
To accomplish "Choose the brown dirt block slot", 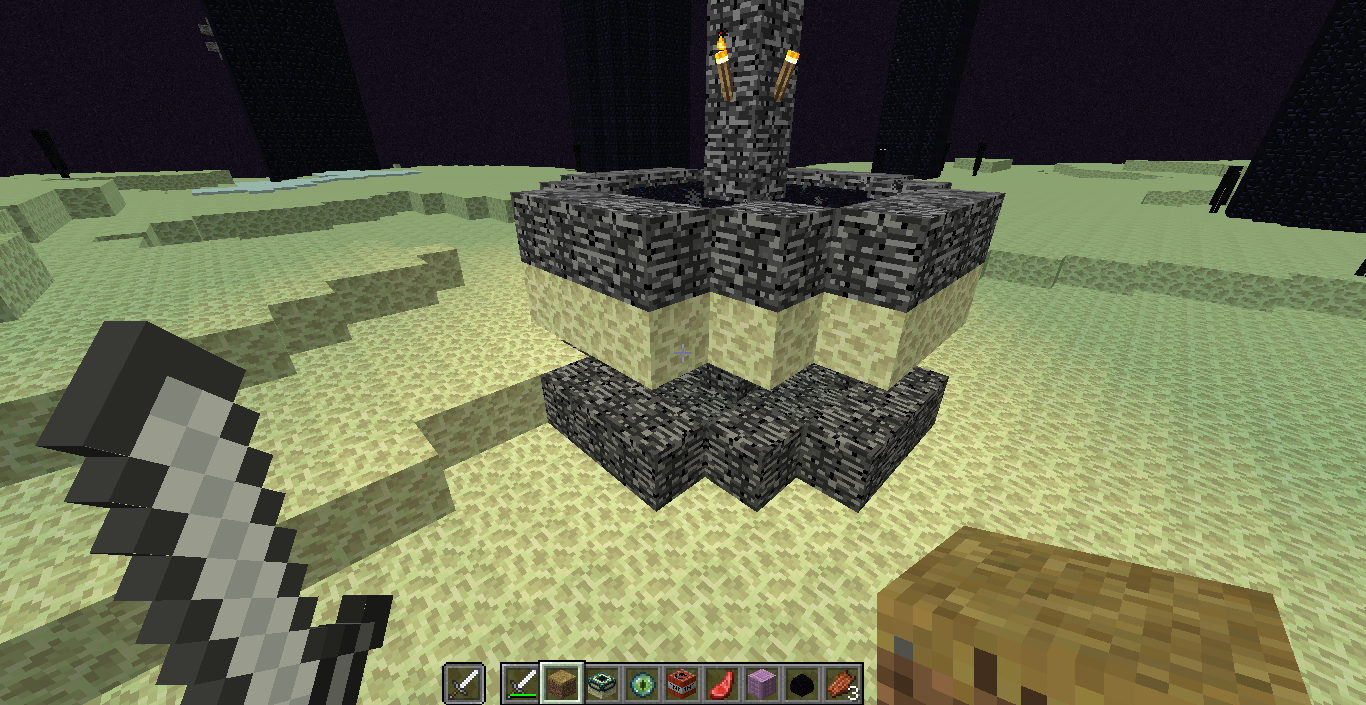I will (561, 684).
